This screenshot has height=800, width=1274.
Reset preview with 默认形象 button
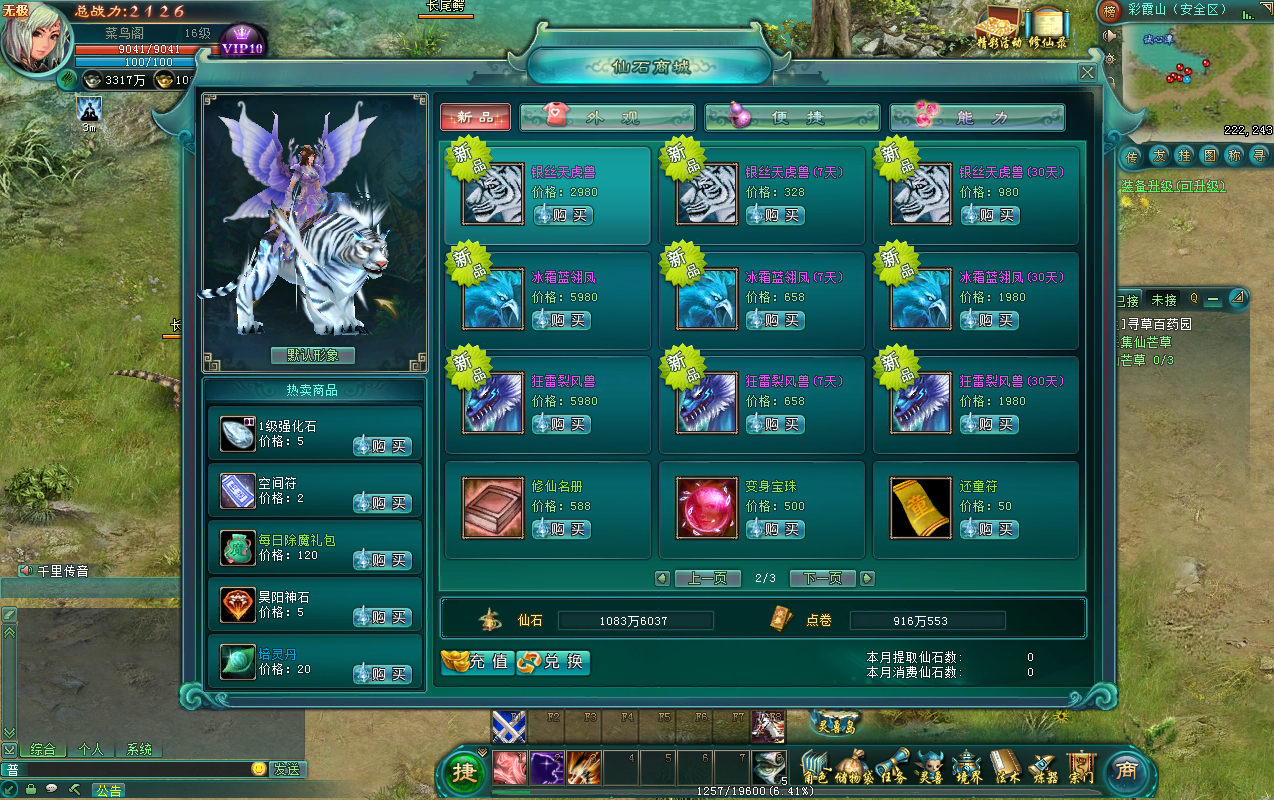pos(313,355)
